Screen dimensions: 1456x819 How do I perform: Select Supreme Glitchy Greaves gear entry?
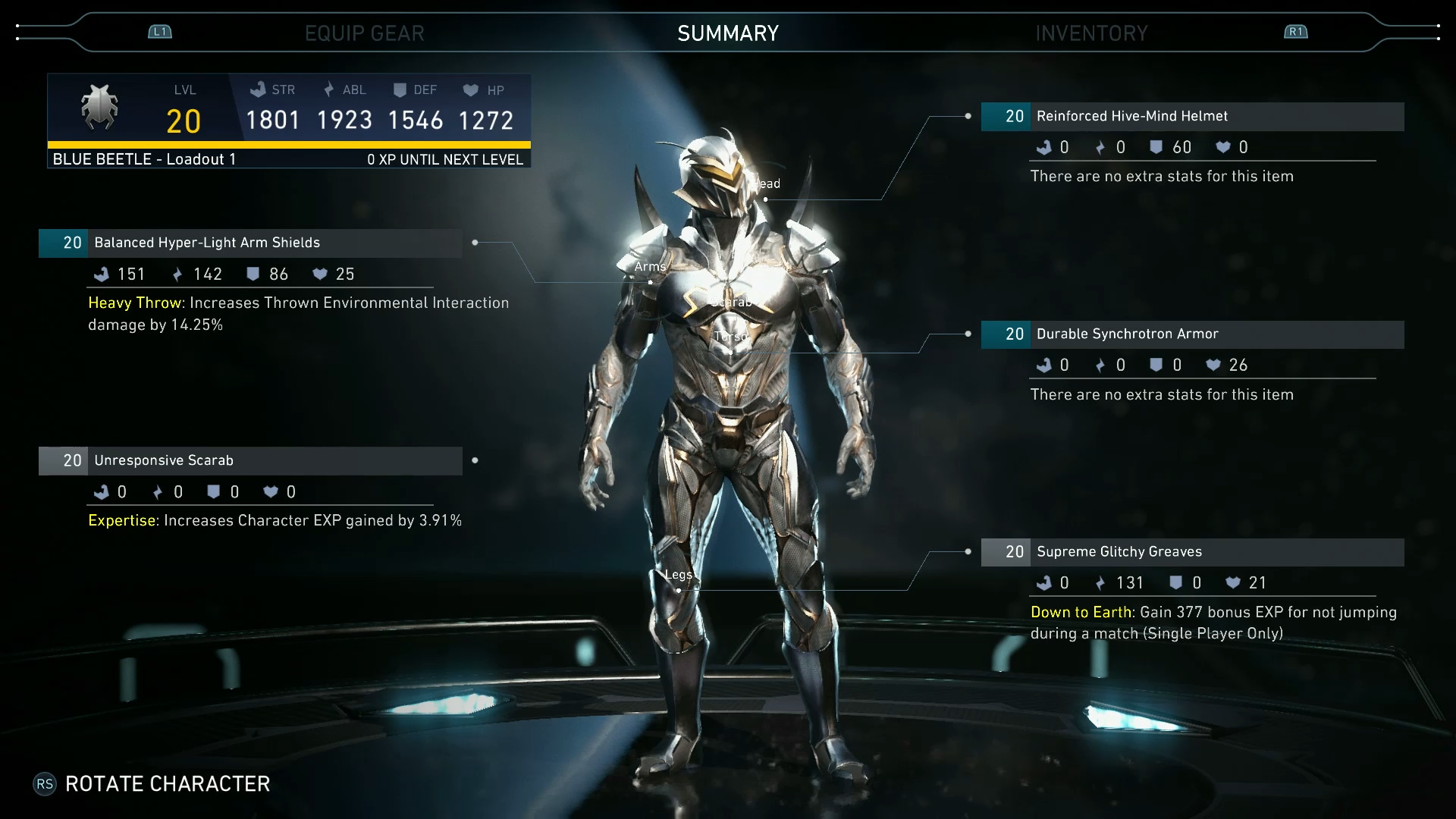pyautogui.click(x=1119, y=551)
